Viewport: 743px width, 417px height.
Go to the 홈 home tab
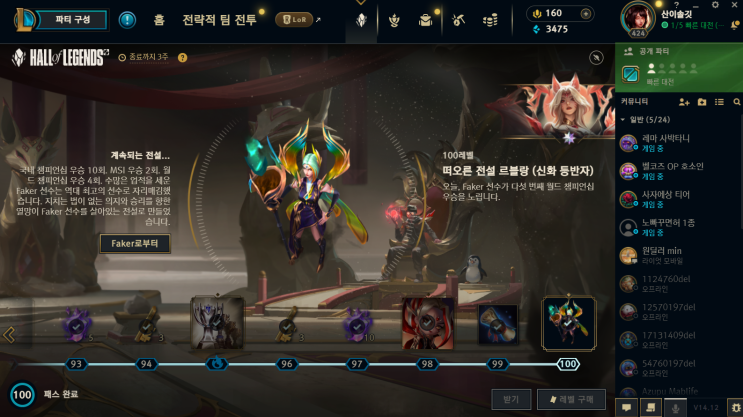point(159,19)
